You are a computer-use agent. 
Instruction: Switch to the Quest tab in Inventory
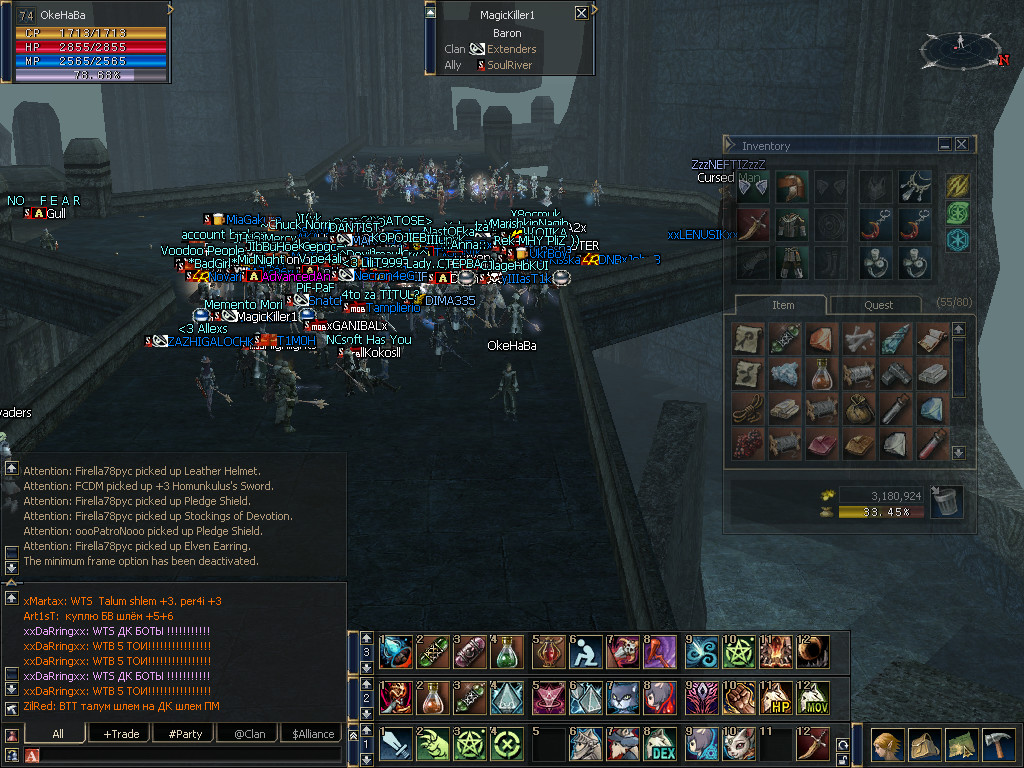(878, 305)
